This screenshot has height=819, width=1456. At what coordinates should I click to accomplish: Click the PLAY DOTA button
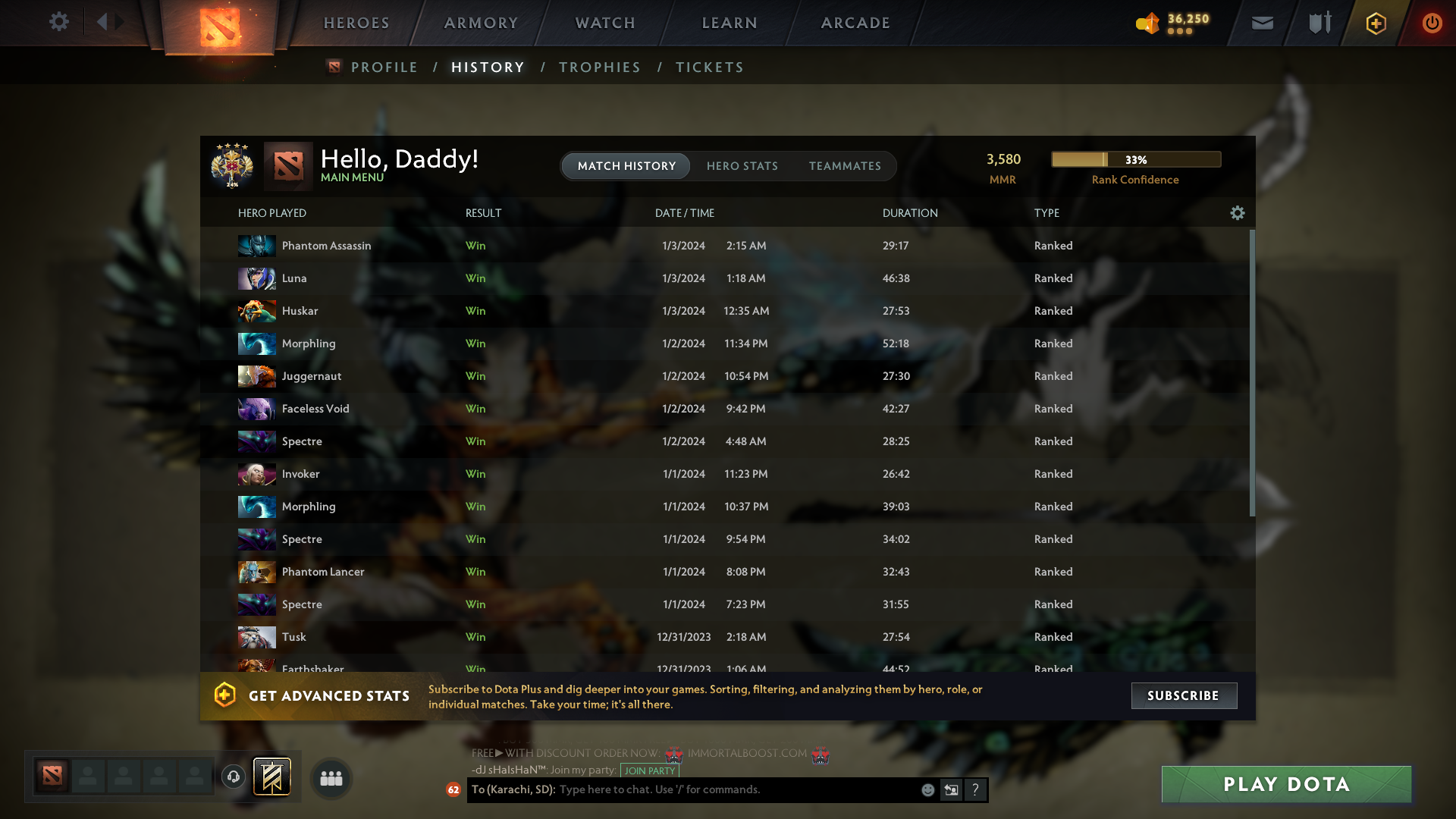point(1285,784)
